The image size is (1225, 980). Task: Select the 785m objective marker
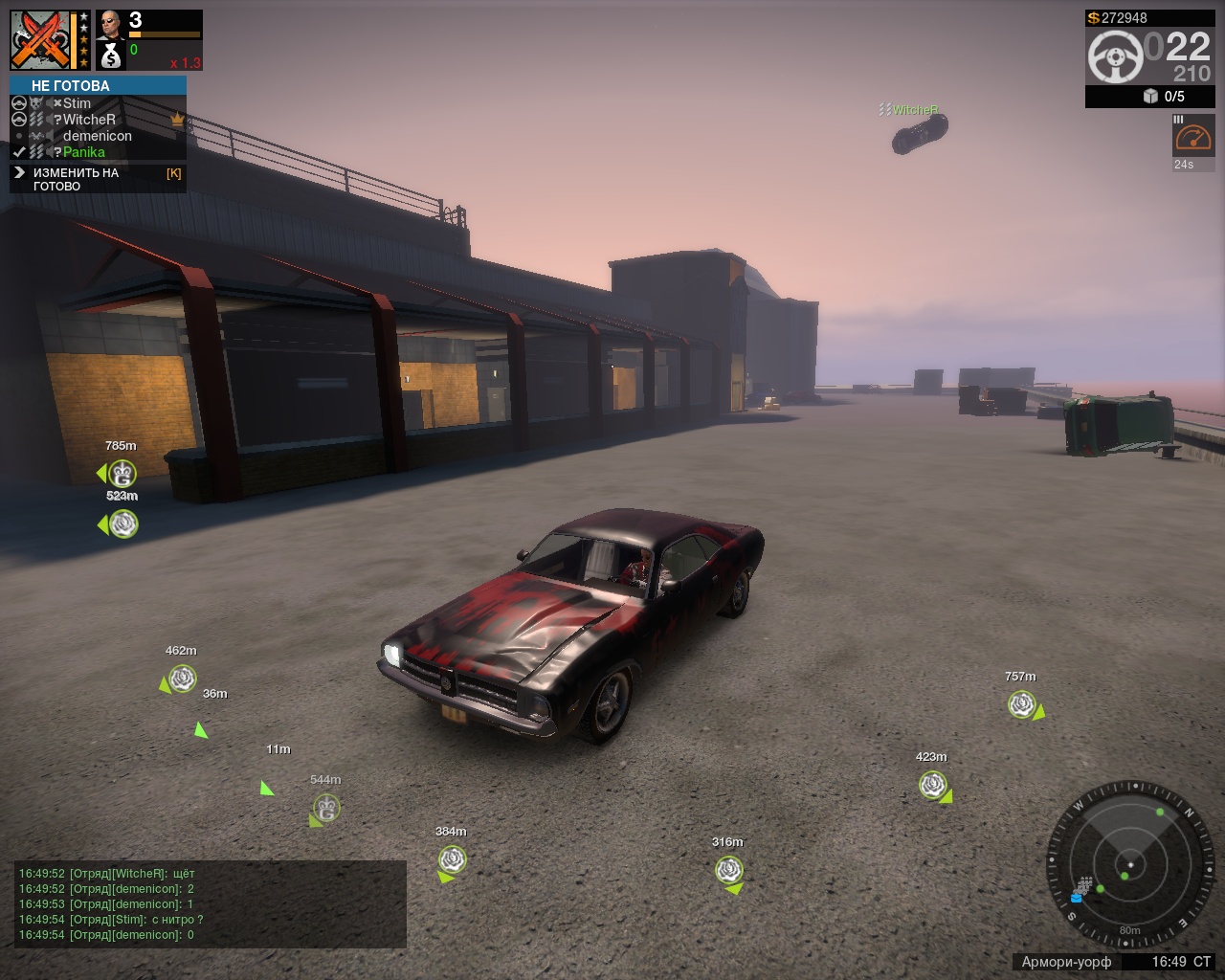point(122,473)
